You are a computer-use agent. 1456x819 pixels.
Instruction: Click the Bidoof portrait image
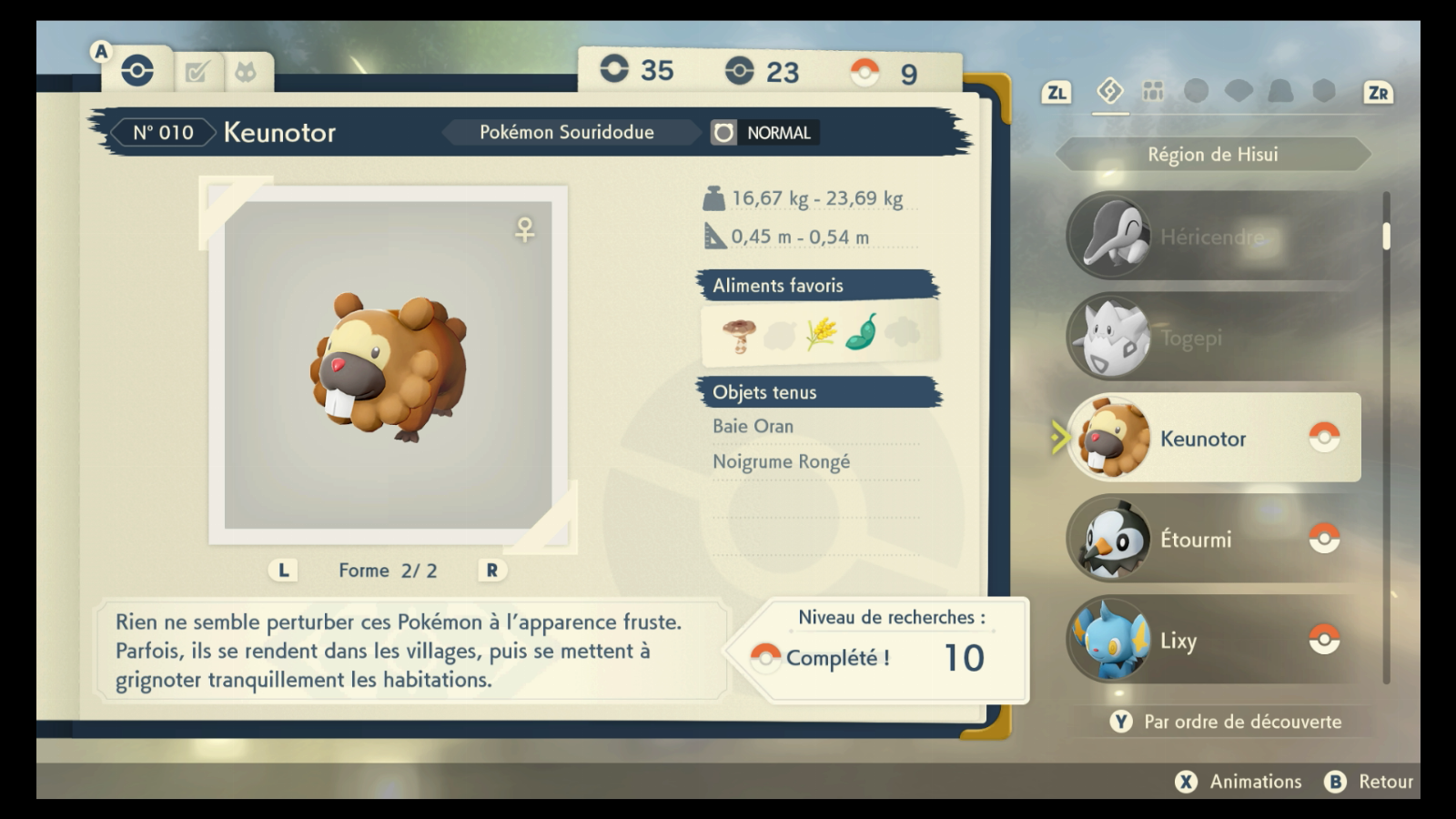click(389, 365)
